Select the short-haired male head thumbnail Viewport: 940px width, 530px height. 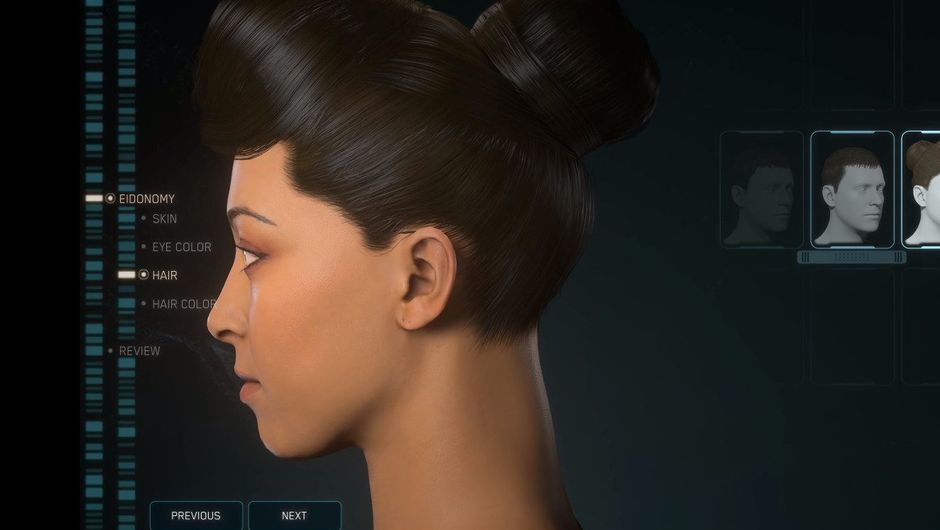[852, 189]
